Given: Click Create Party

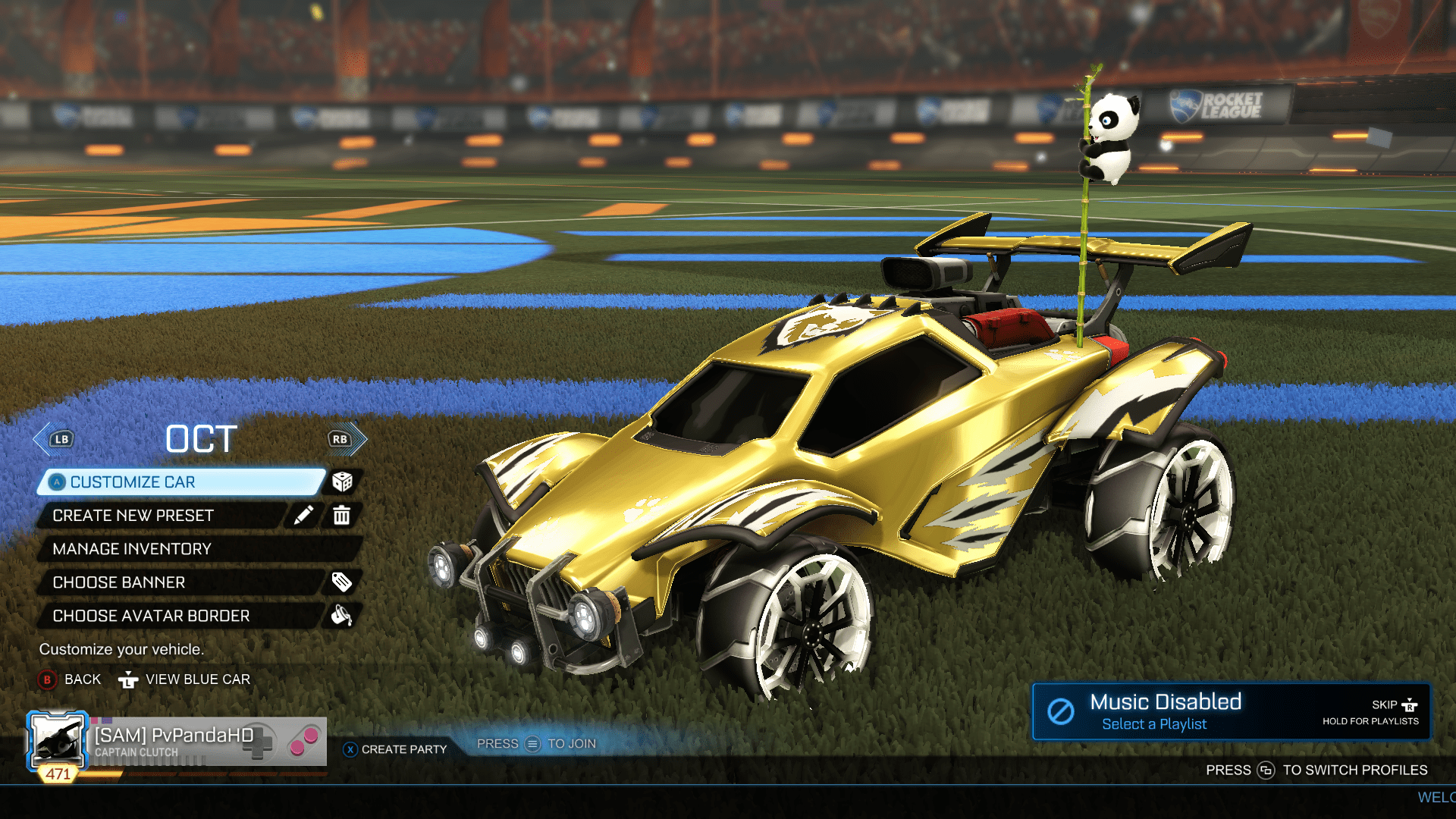Looking at the screenshot, I should pyautogui.click(x=398, y=748).
